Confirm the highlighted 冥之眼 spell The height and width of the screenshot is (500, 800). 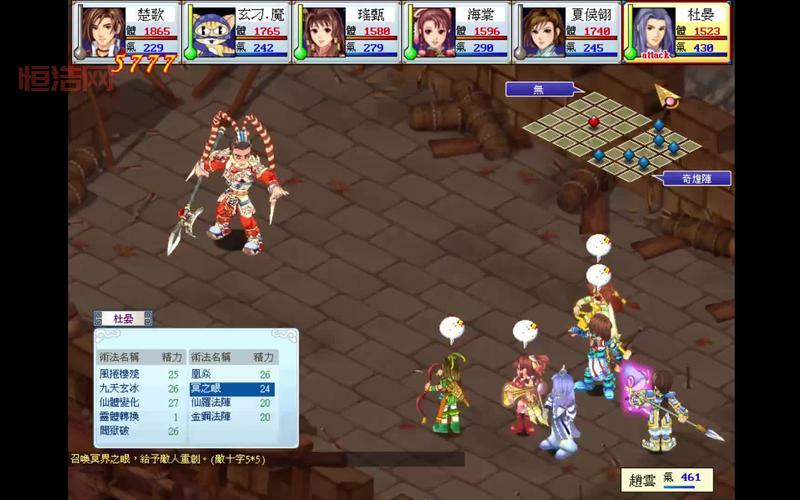coord(210,388)
